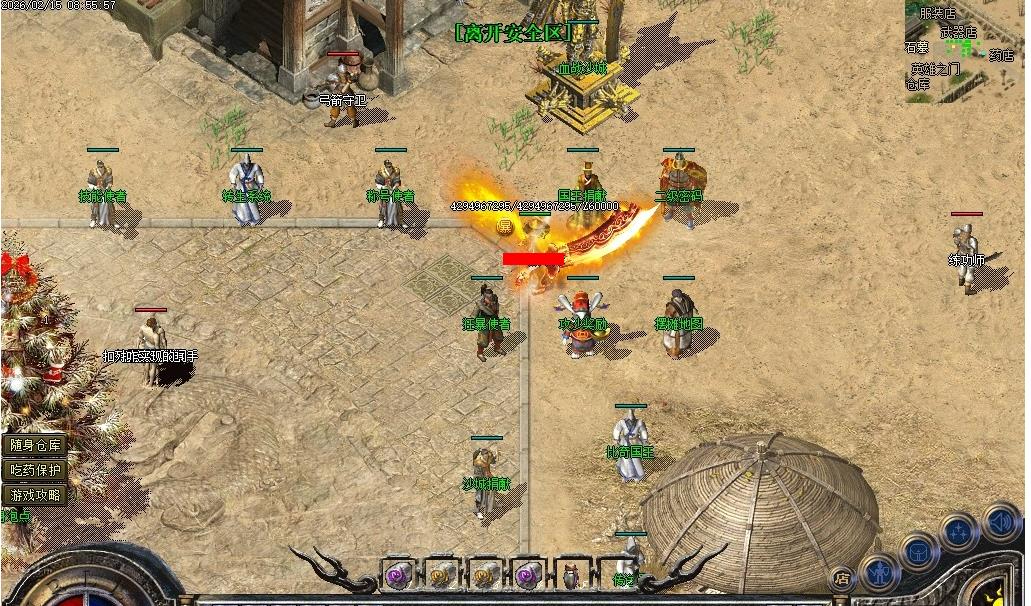The image size is (1031, 606).
Task: Toggle sound with the speaker button
Action: pos(1000,521)
